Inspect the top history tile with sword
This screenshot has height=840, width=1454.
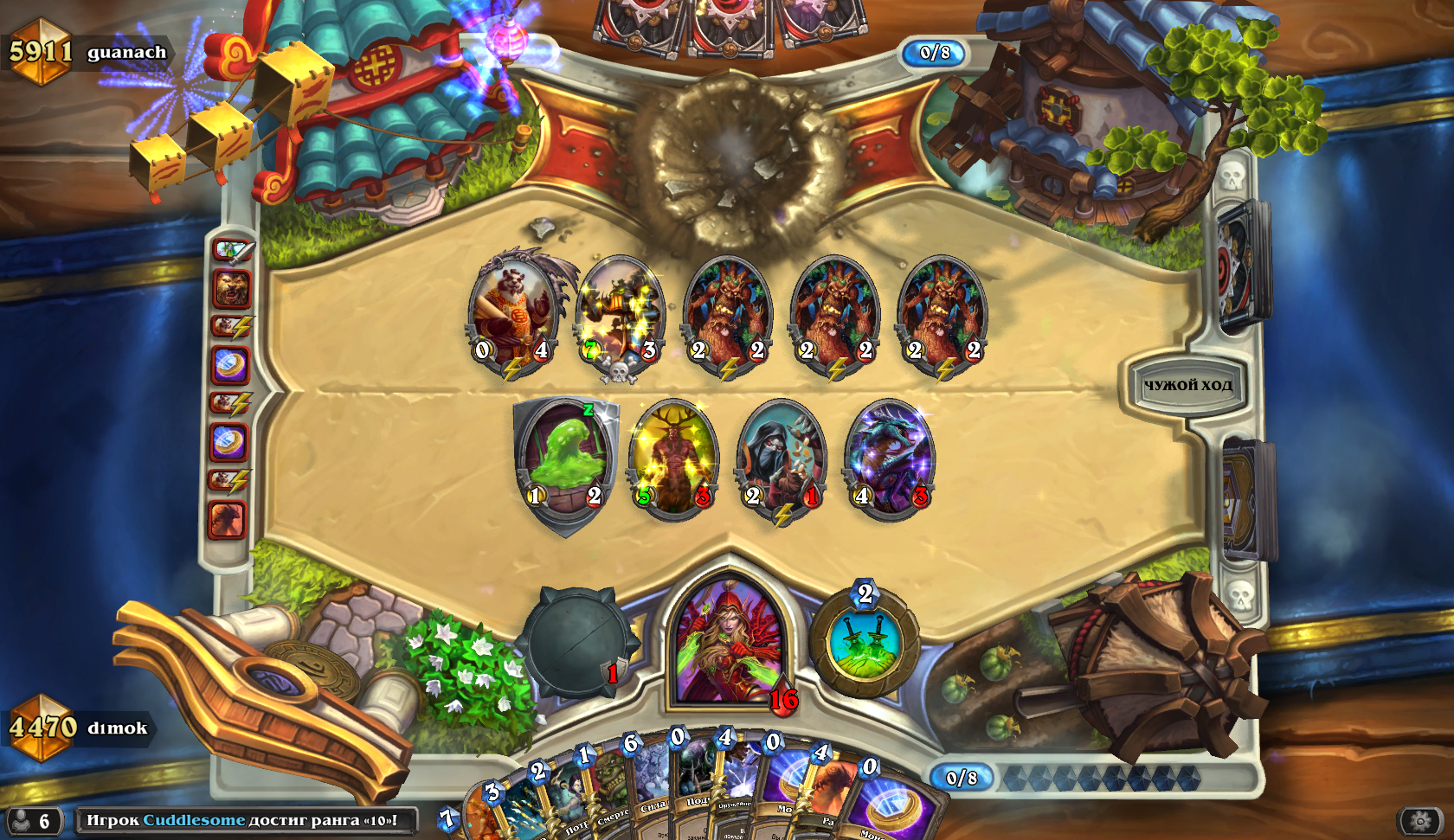coord(232,251)
